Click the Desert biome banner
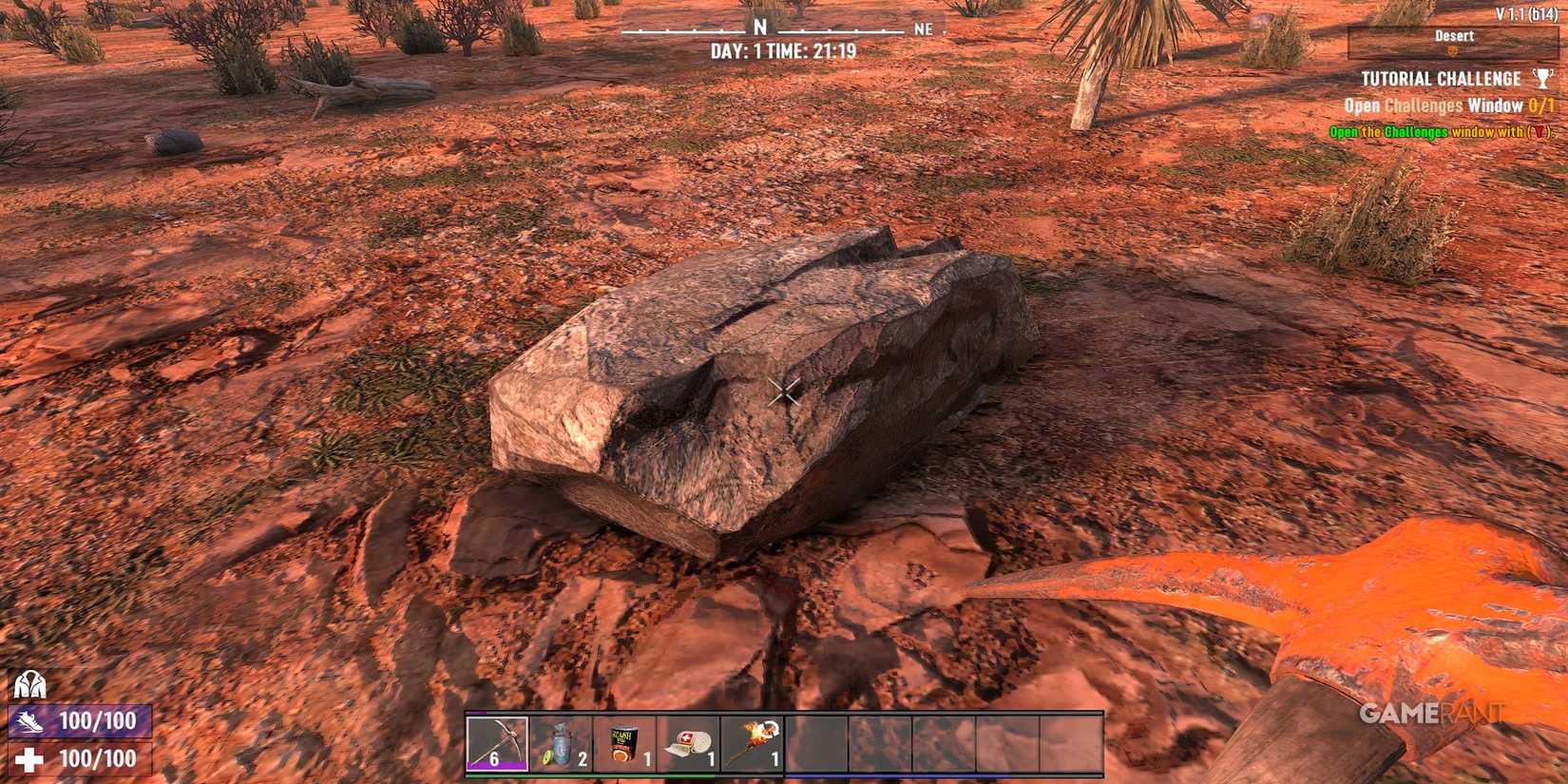1568x784 pixels. 1454,36
